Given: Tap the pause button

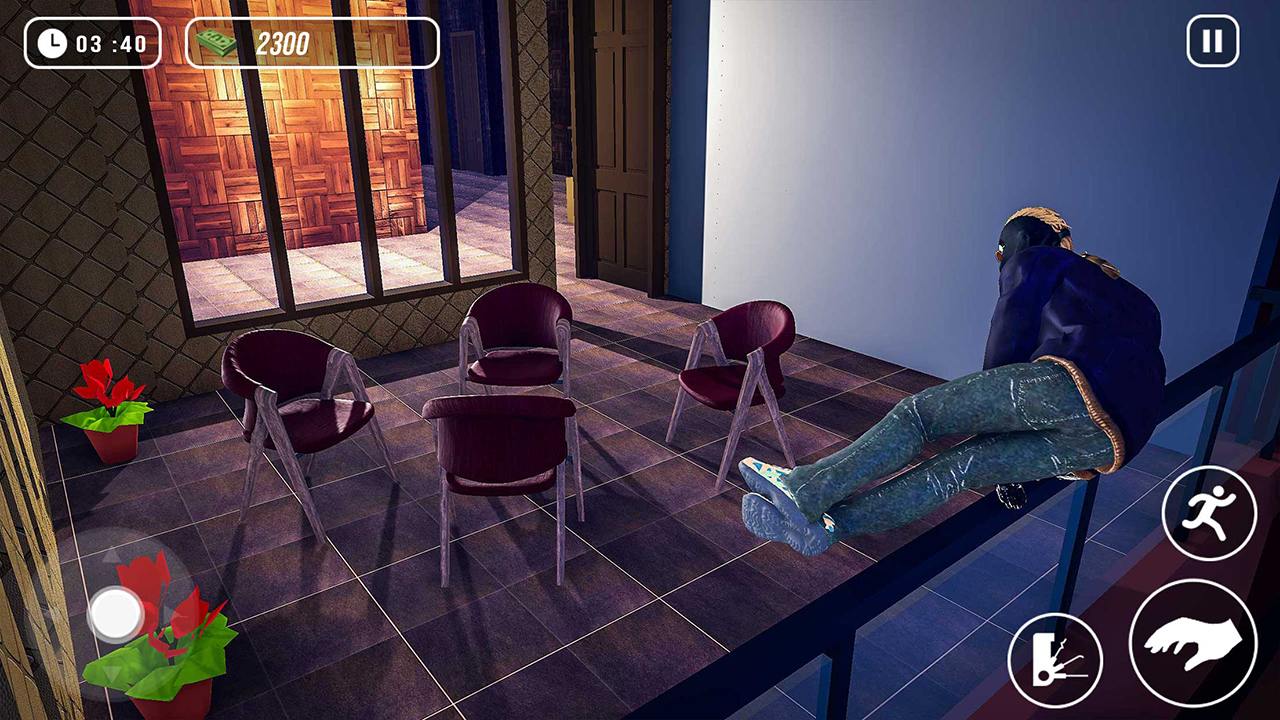Looking at the screenshot, I should click(x=1211, y=41).
